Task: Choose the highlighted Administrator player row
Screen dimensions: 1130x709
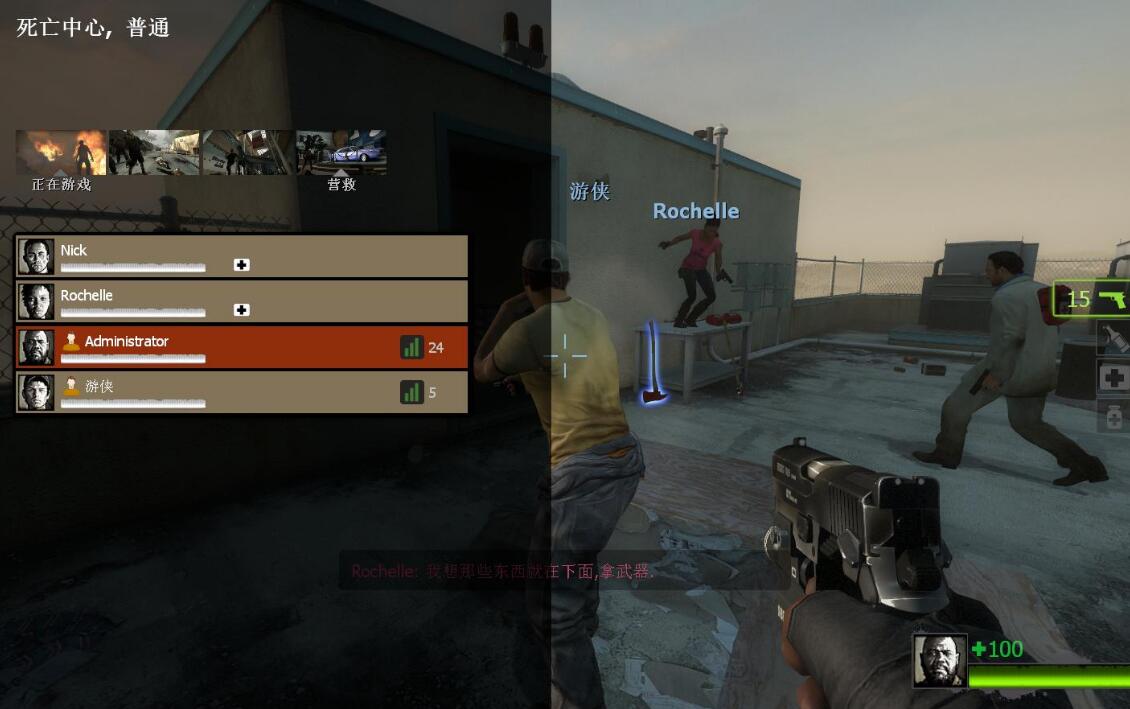Action: (x=241, y=347)
